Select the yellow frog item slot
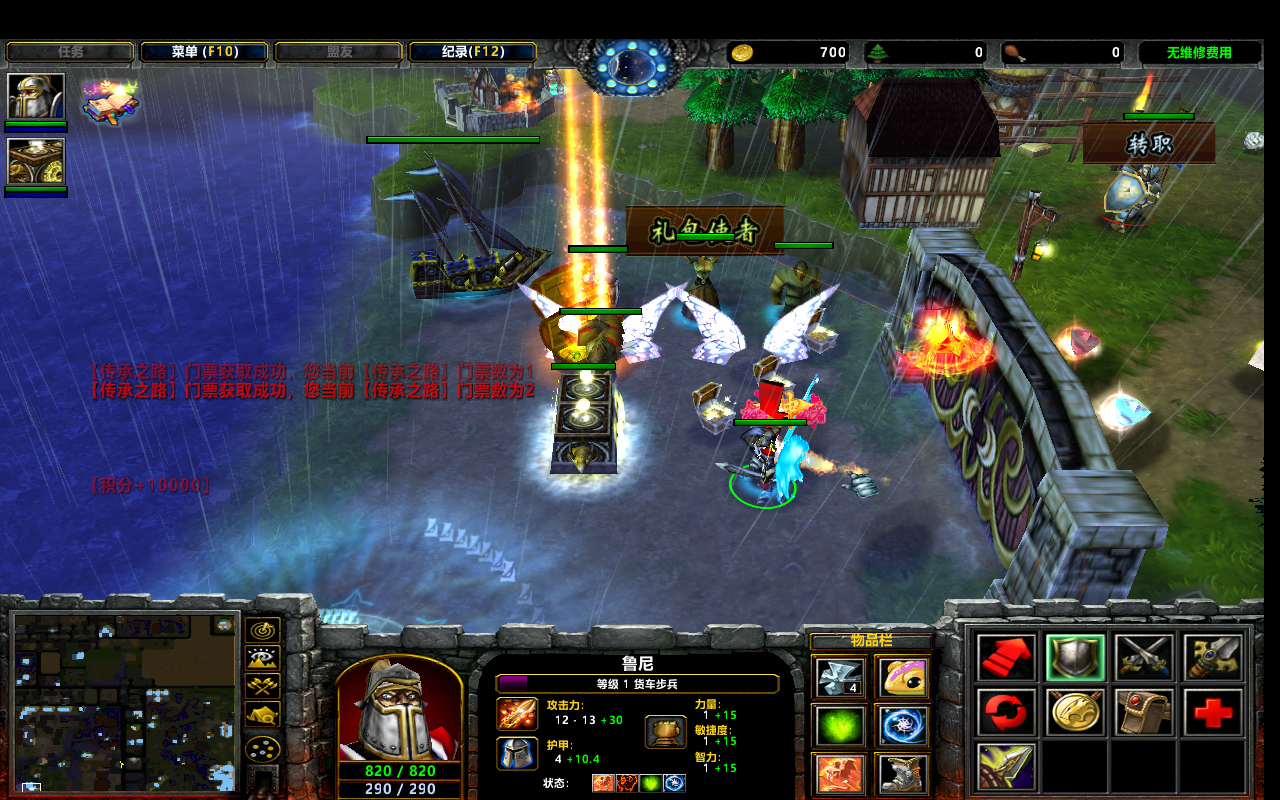The image size is (1280, 800). click(x=901, y=677)
